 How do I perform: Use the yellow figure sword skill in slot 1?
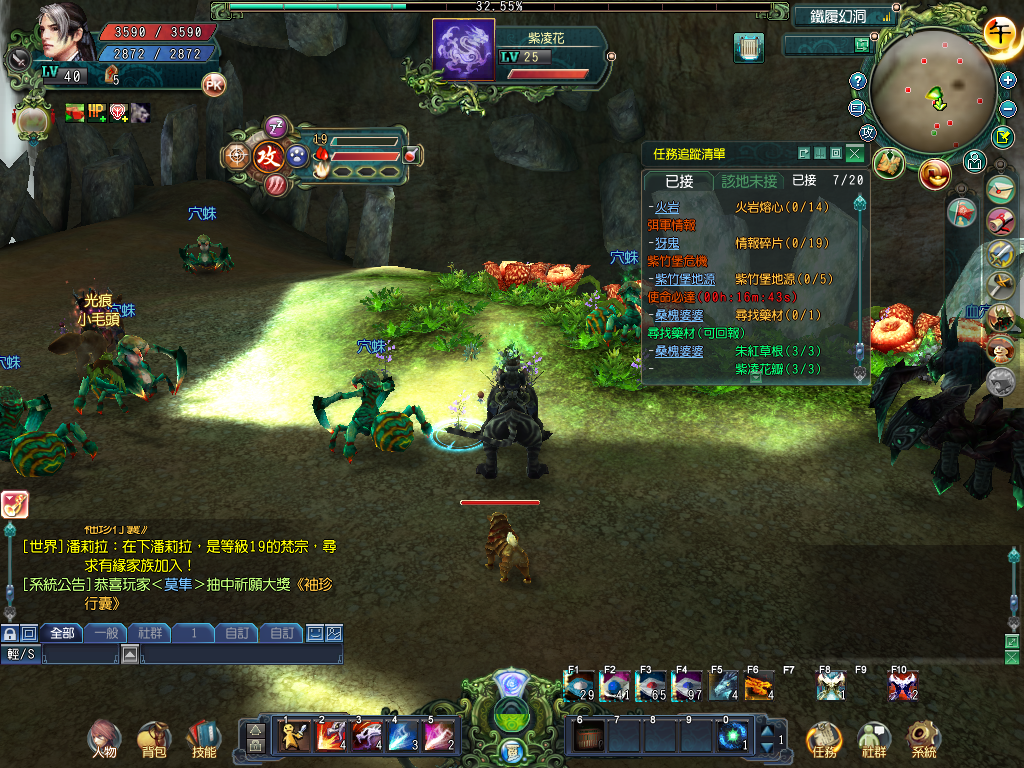click(293, 736)
